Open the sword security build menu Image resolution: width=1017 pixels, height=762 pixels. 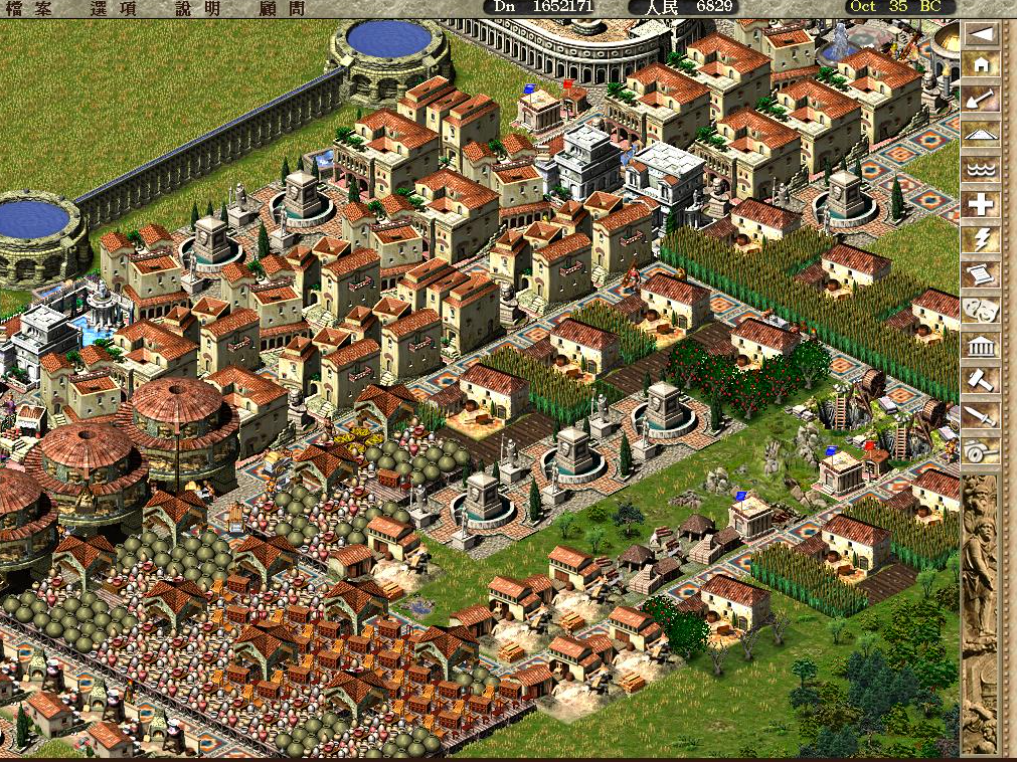(x=981, y=416)
